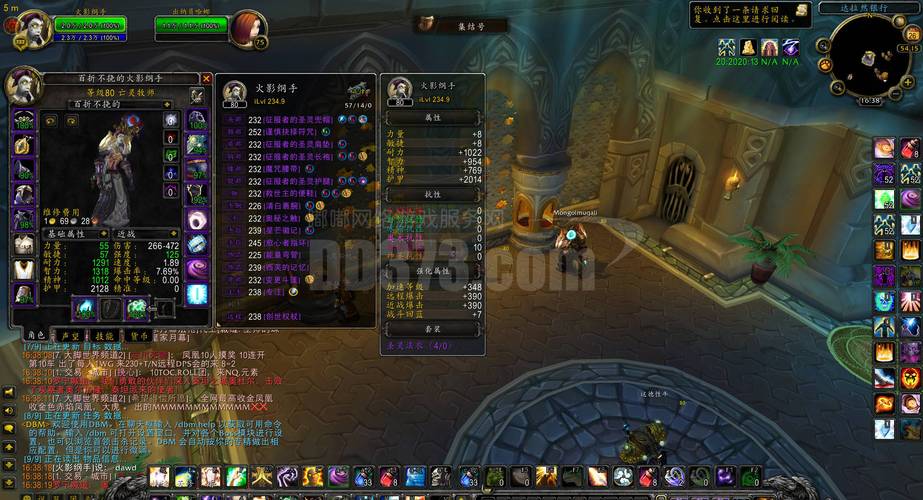Close the character sheet window
This screenshot has height=500, width=923.
[x=206, y=78]
